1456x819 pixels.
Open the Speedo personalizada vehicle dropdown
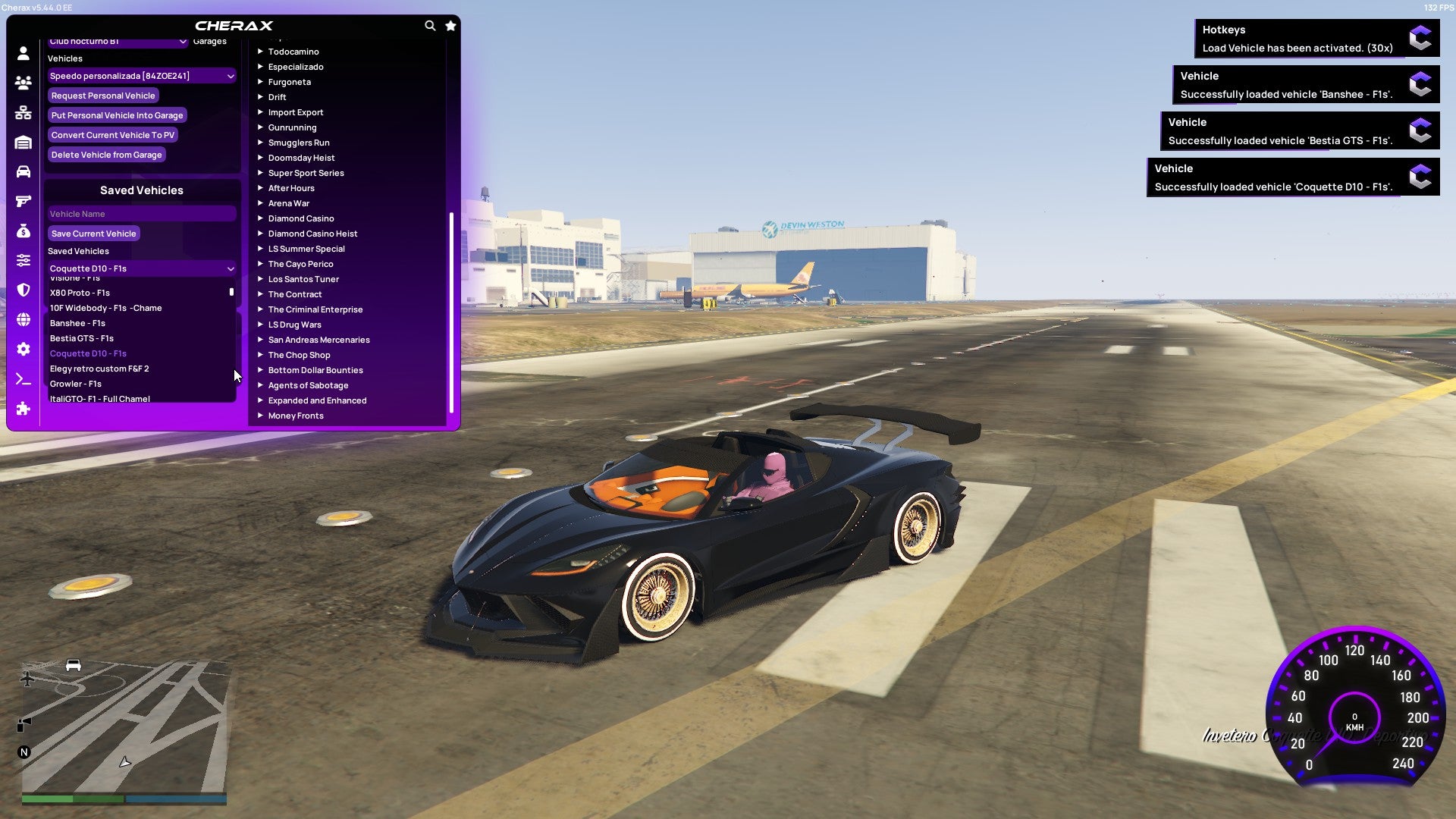pyautogui.click(x=141, y=76)
